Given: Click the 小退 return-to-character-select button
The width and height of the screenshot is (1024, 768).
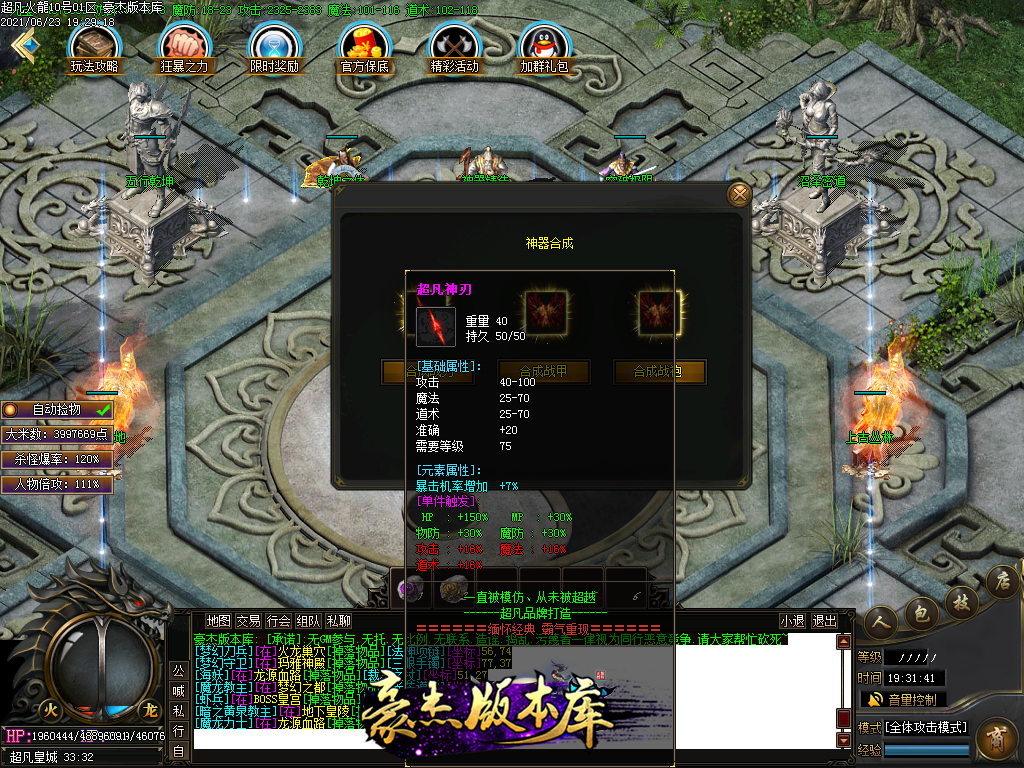Looking at the screenshot, I should tap(793, 621).
